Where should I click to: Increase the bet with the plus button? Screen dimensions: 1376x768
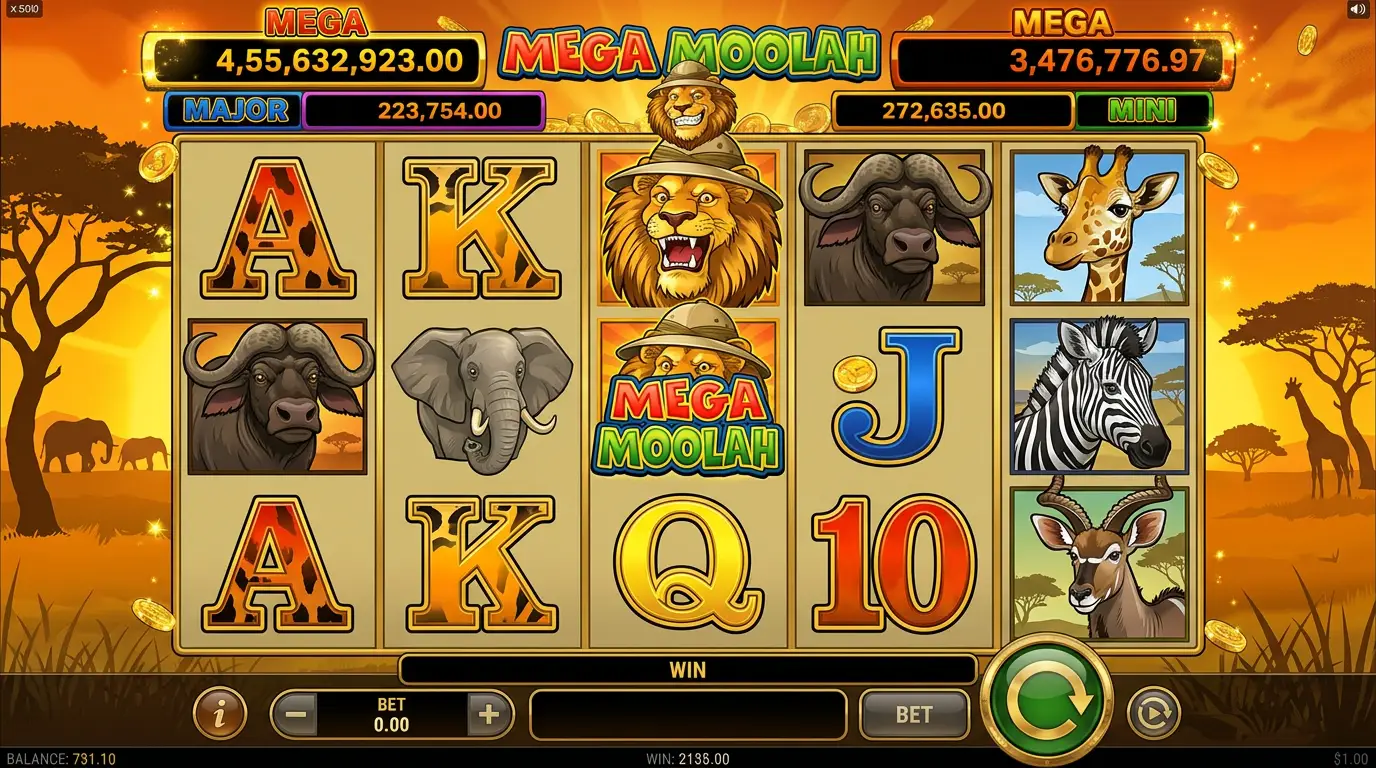(x=487, y=715)
